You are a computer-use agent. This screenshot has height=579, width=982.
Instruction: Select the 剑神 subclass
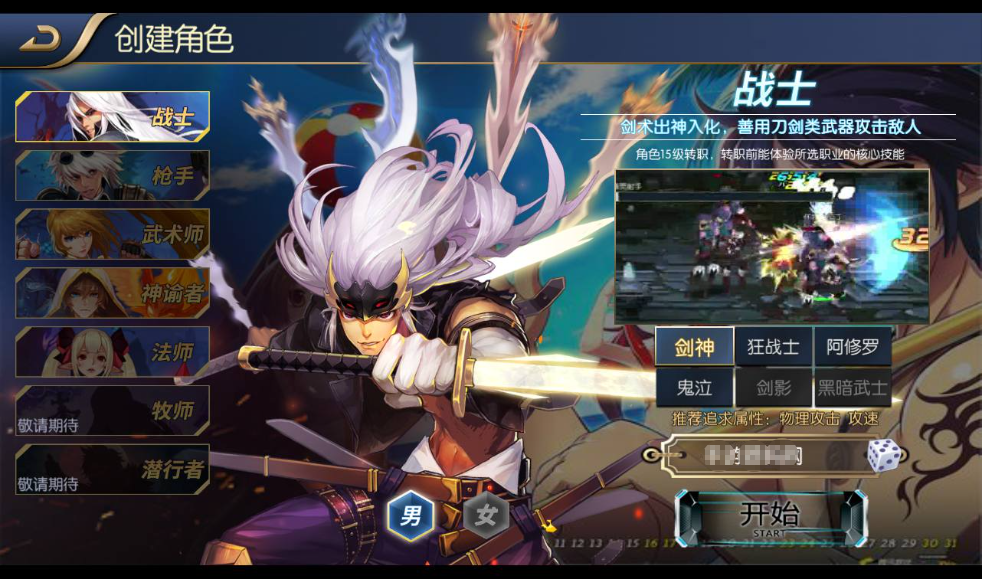(x=694, y=347)
